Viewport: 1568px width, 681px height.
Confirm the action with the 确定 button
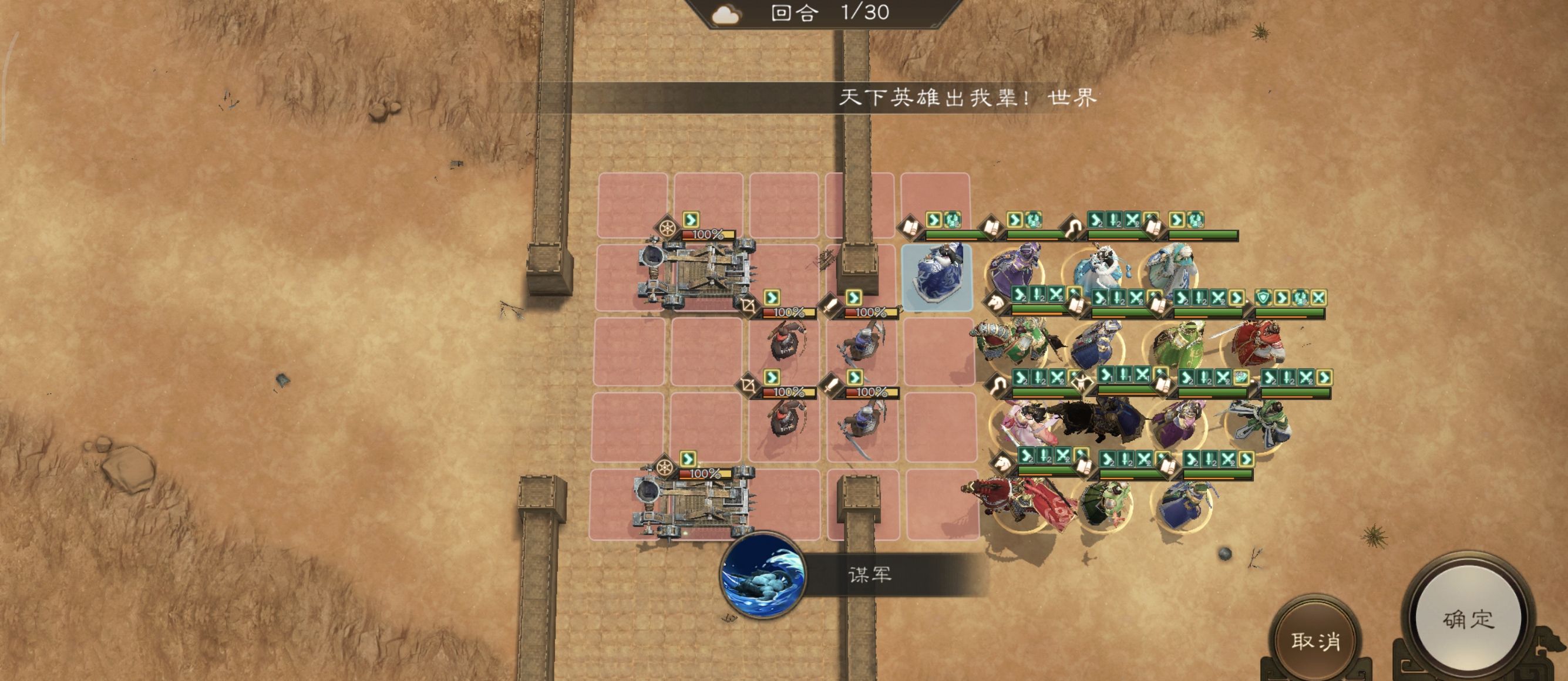point(1468,619)
